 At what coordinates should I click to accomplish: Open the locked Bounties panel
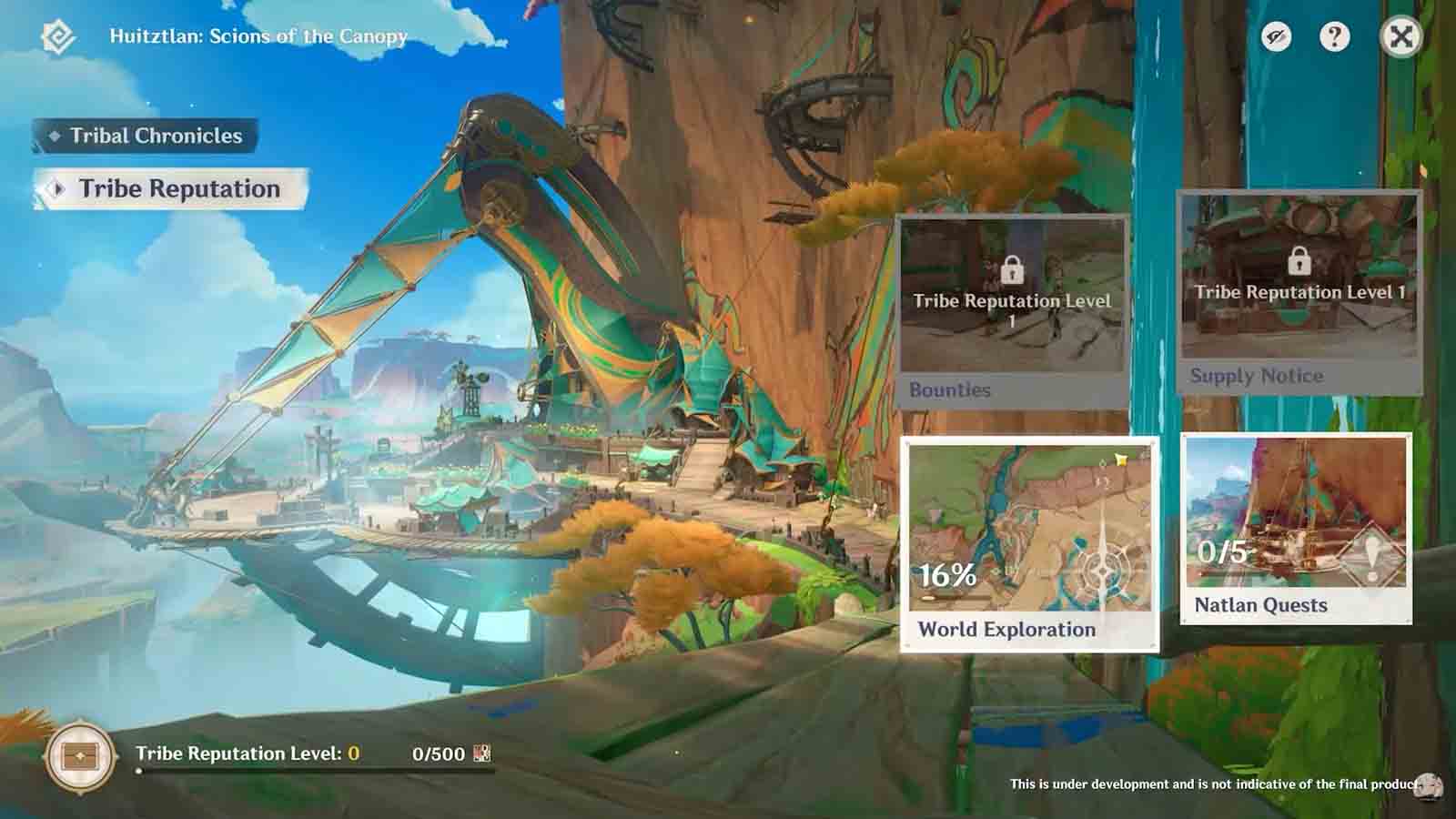pyautogui.click(x=1013, y=311)
